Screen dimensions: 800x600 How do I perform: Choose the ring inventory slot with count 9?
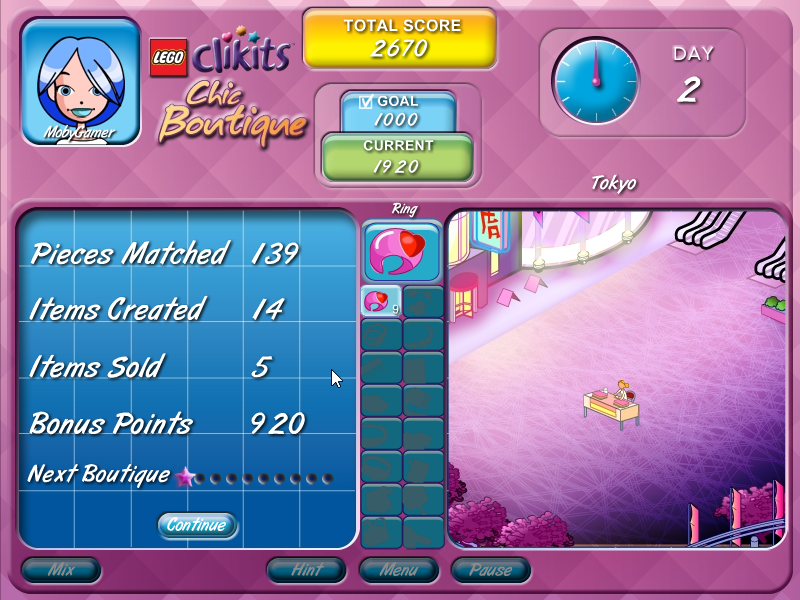point(381,301)
